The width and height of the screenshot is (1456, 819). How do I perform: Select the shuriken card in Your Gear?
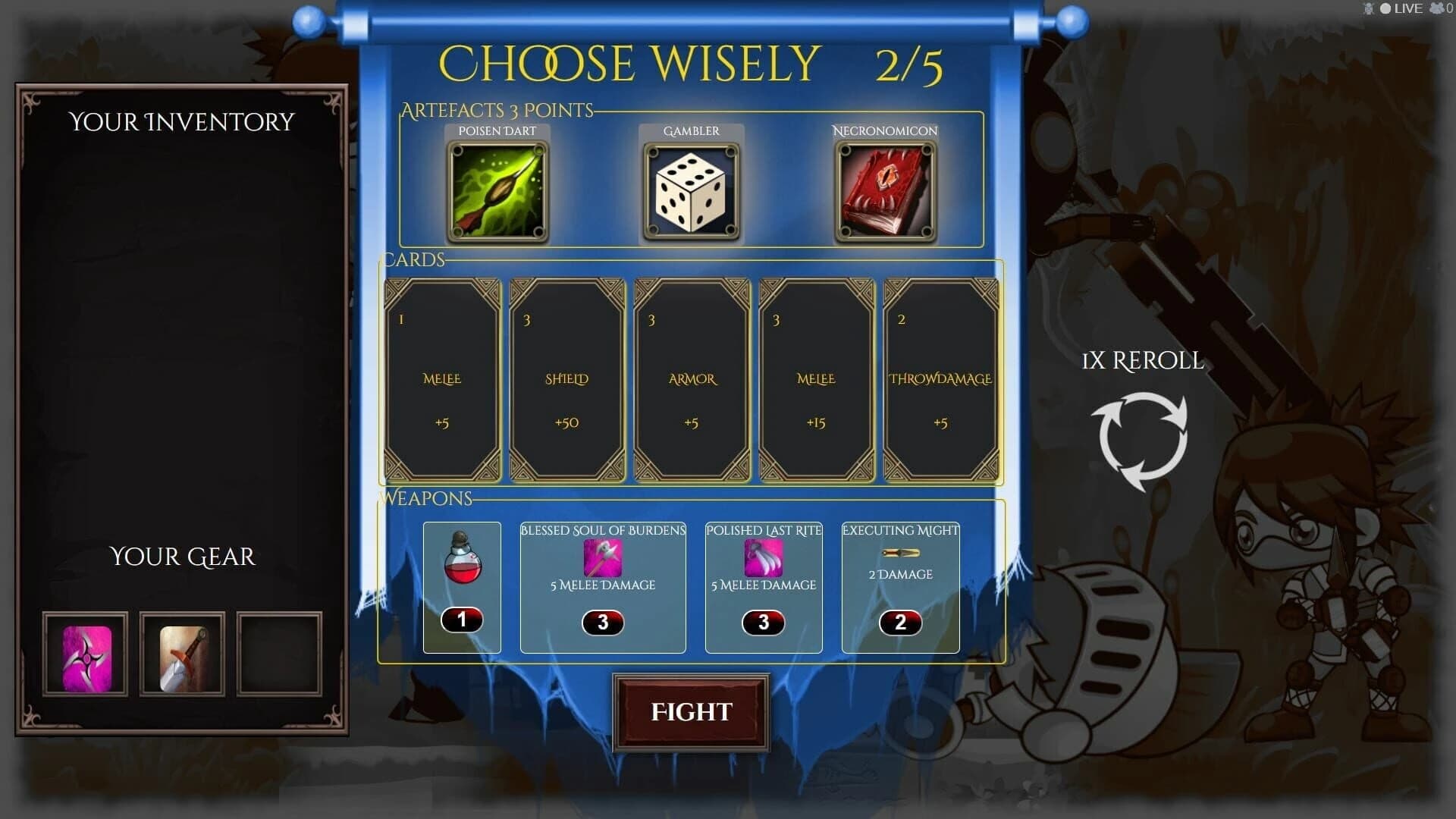pyautogui.click(x=84, y=653)
